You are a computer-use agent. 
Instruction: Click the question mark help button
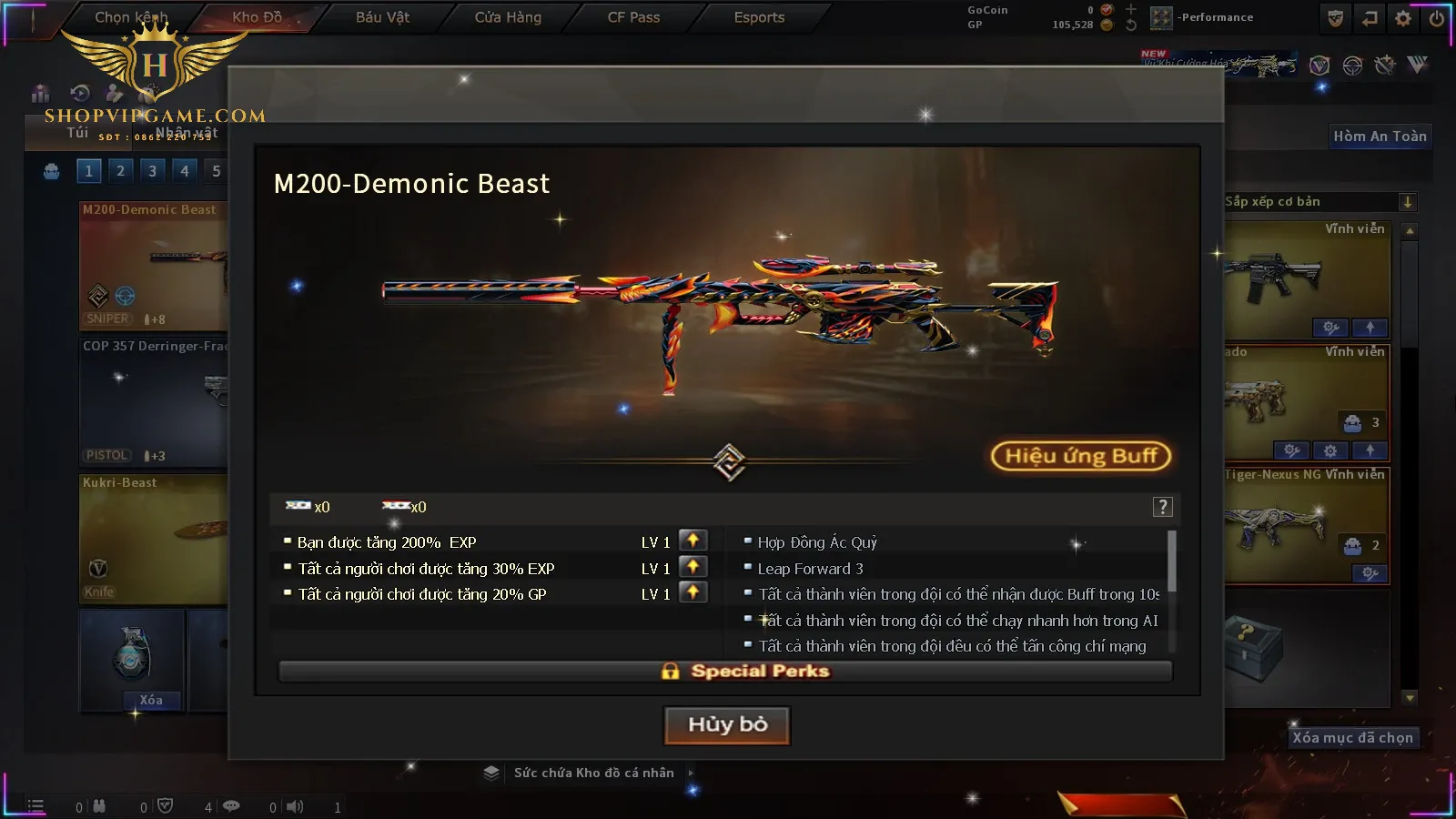1162,507
